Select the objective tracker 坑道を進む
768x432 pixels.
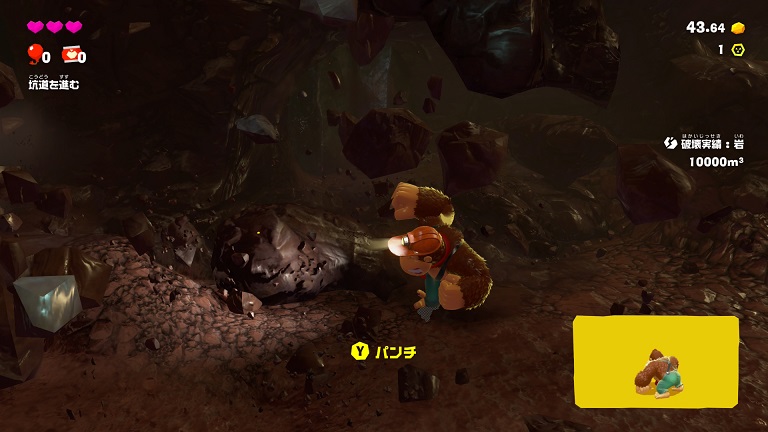[53, 84]
